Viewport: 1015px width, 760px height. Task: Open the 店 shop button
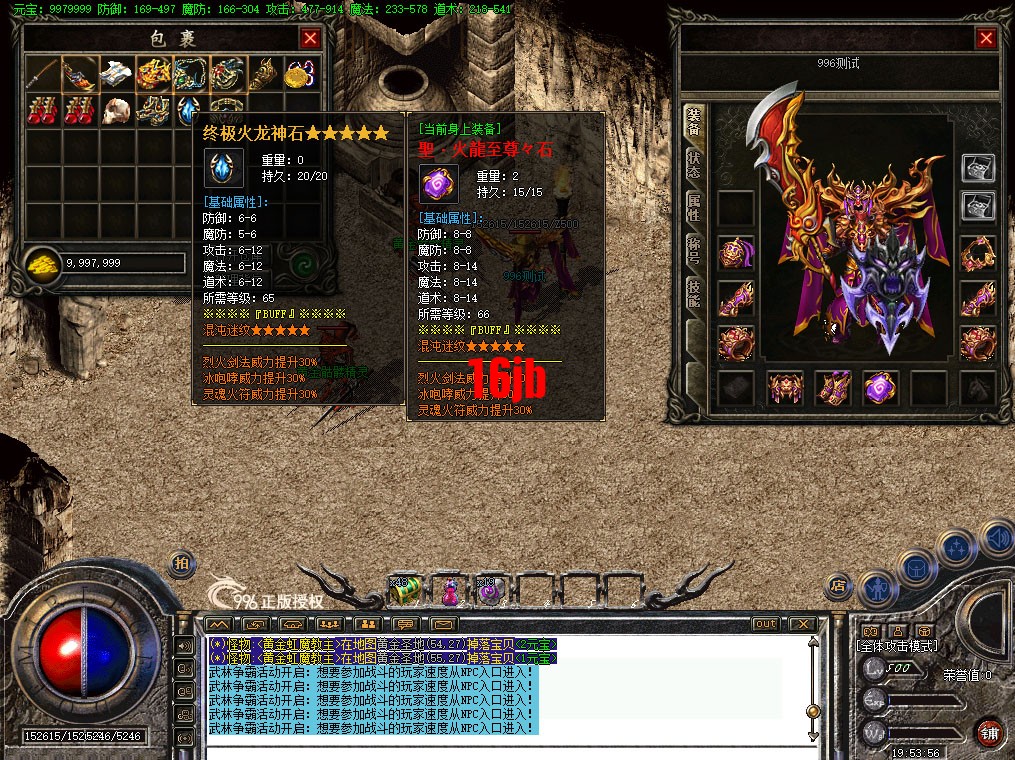[838, 586]
